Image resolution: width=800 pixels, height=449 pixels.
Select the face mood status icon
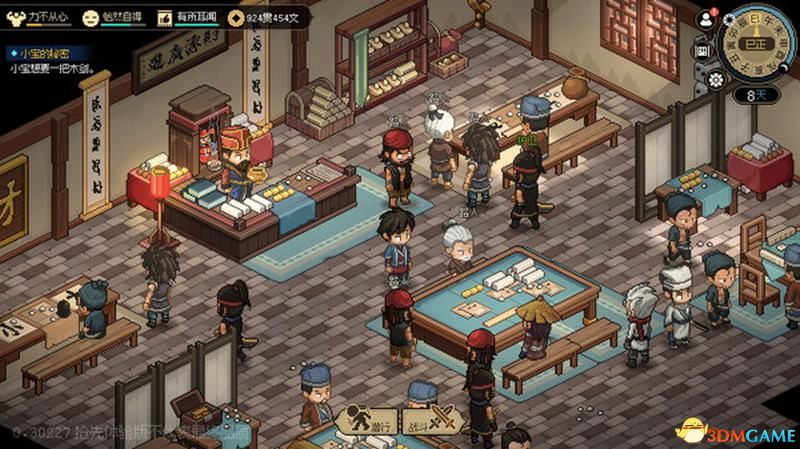pos(91,17)
